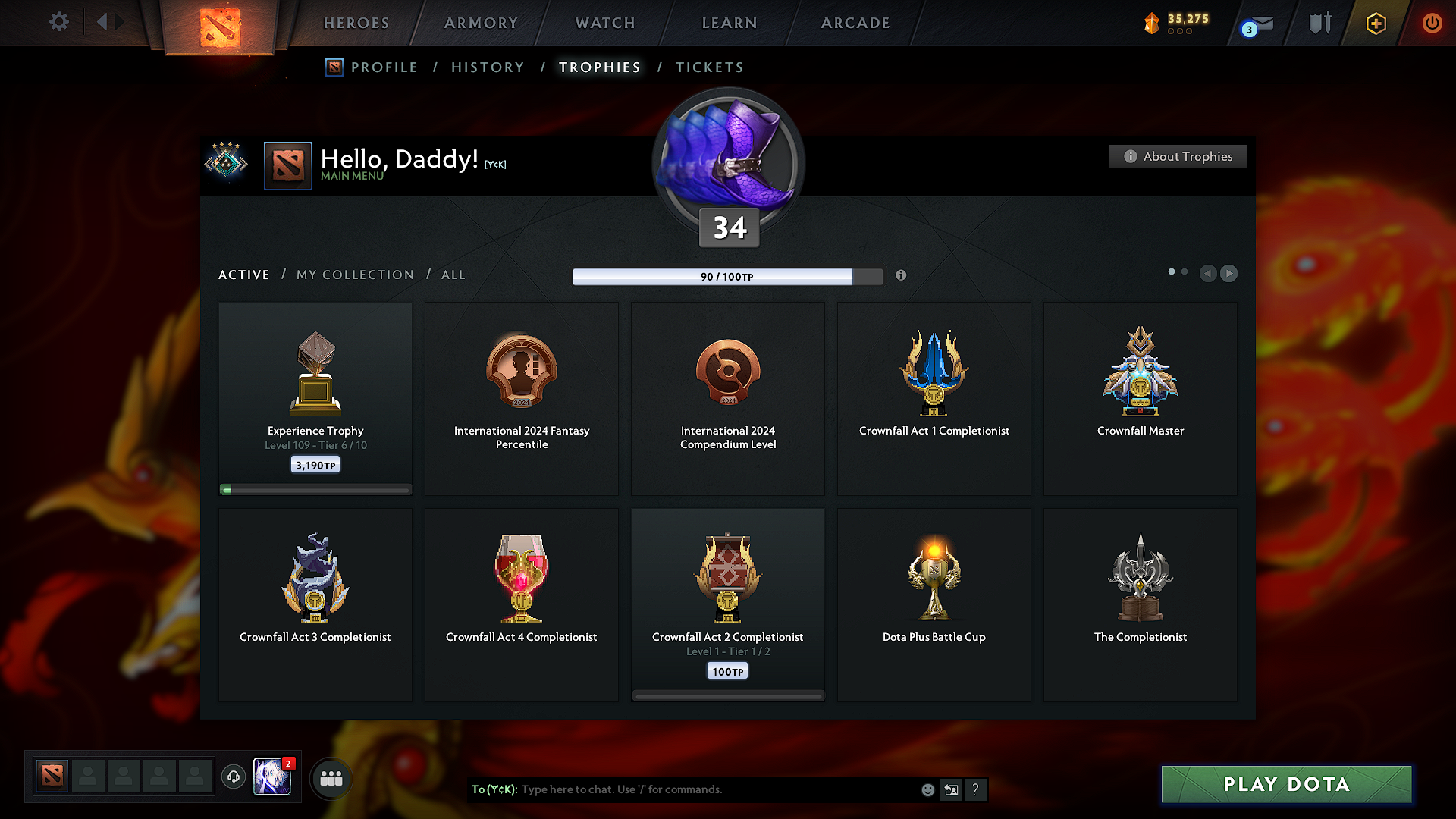
Task: Advance to next trophy page with right arrow
Action: point(1228,274)
